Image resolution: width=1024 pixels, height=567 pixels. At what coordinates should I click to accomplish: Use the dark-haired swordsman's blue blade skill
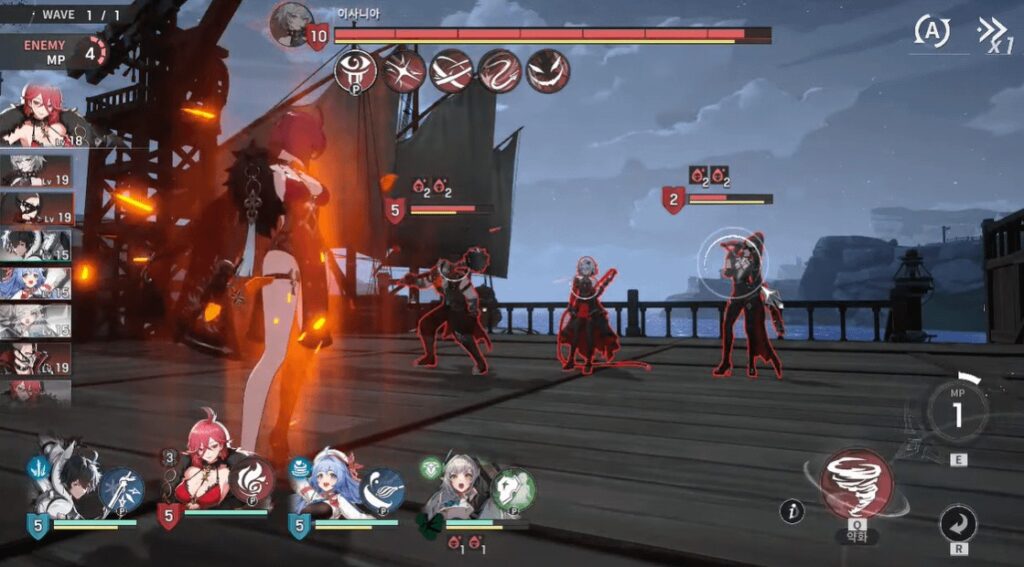(122, 489)
